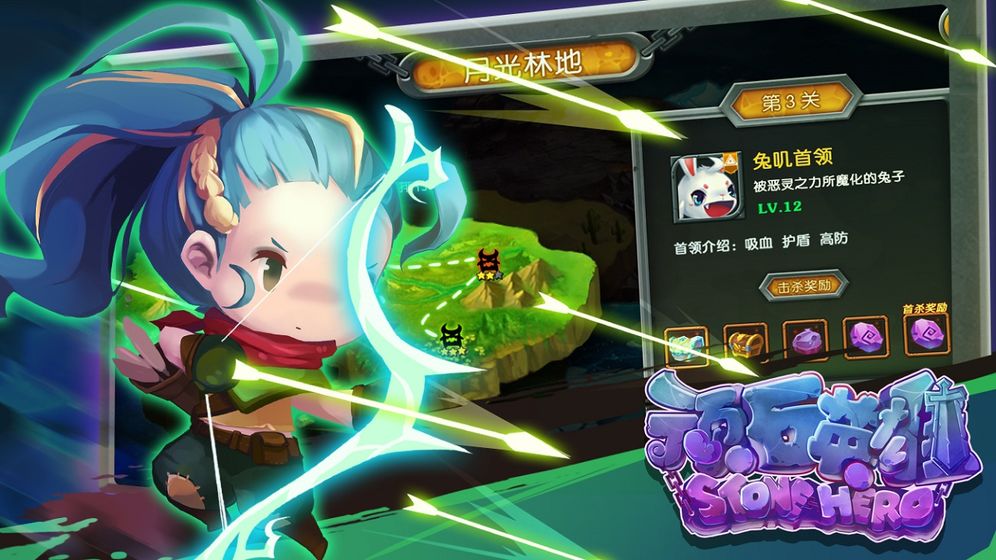Image resolution: width=996 pixels, height=560 pixels.
Task: Inspect the golden treasure chest reward
Action: 744,345
